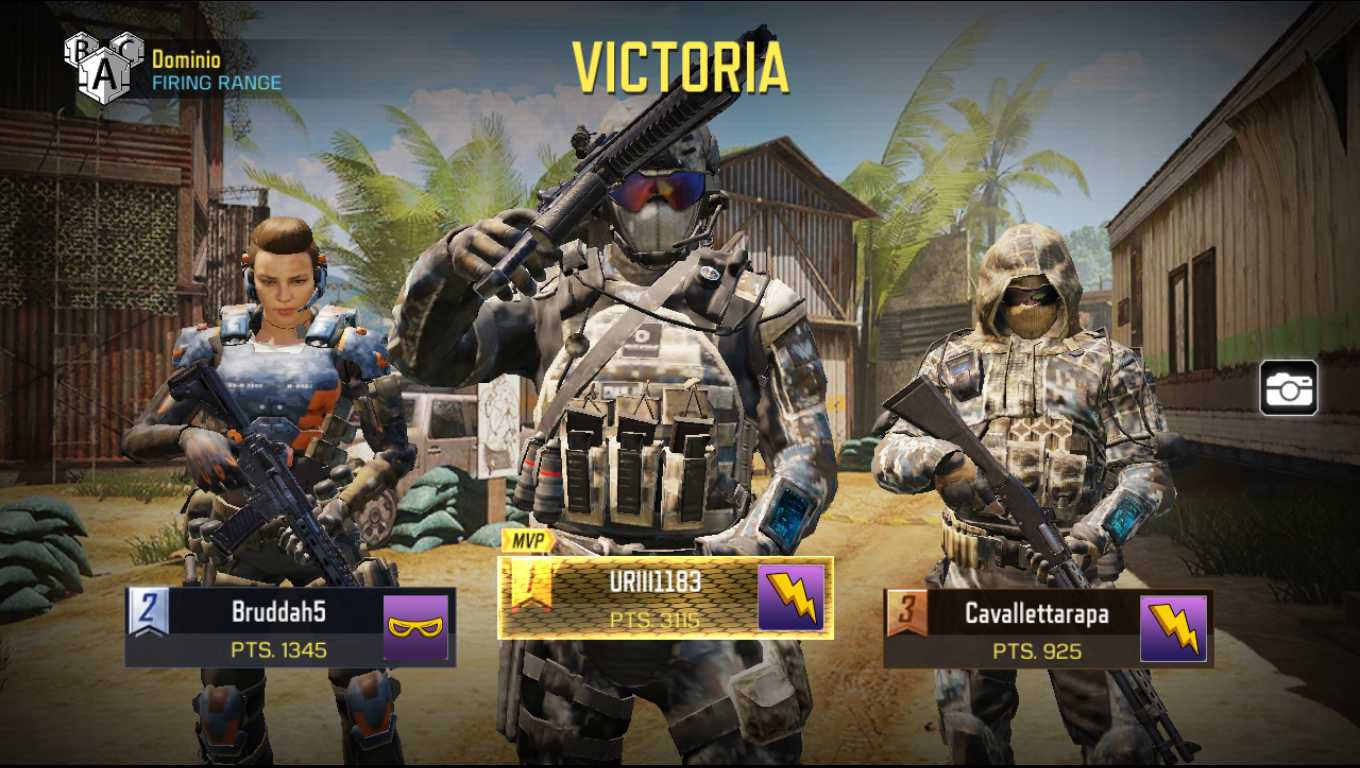Click the Dominio mode cubes icon
Screen dimensions: 1360x768
coord(104,66)
